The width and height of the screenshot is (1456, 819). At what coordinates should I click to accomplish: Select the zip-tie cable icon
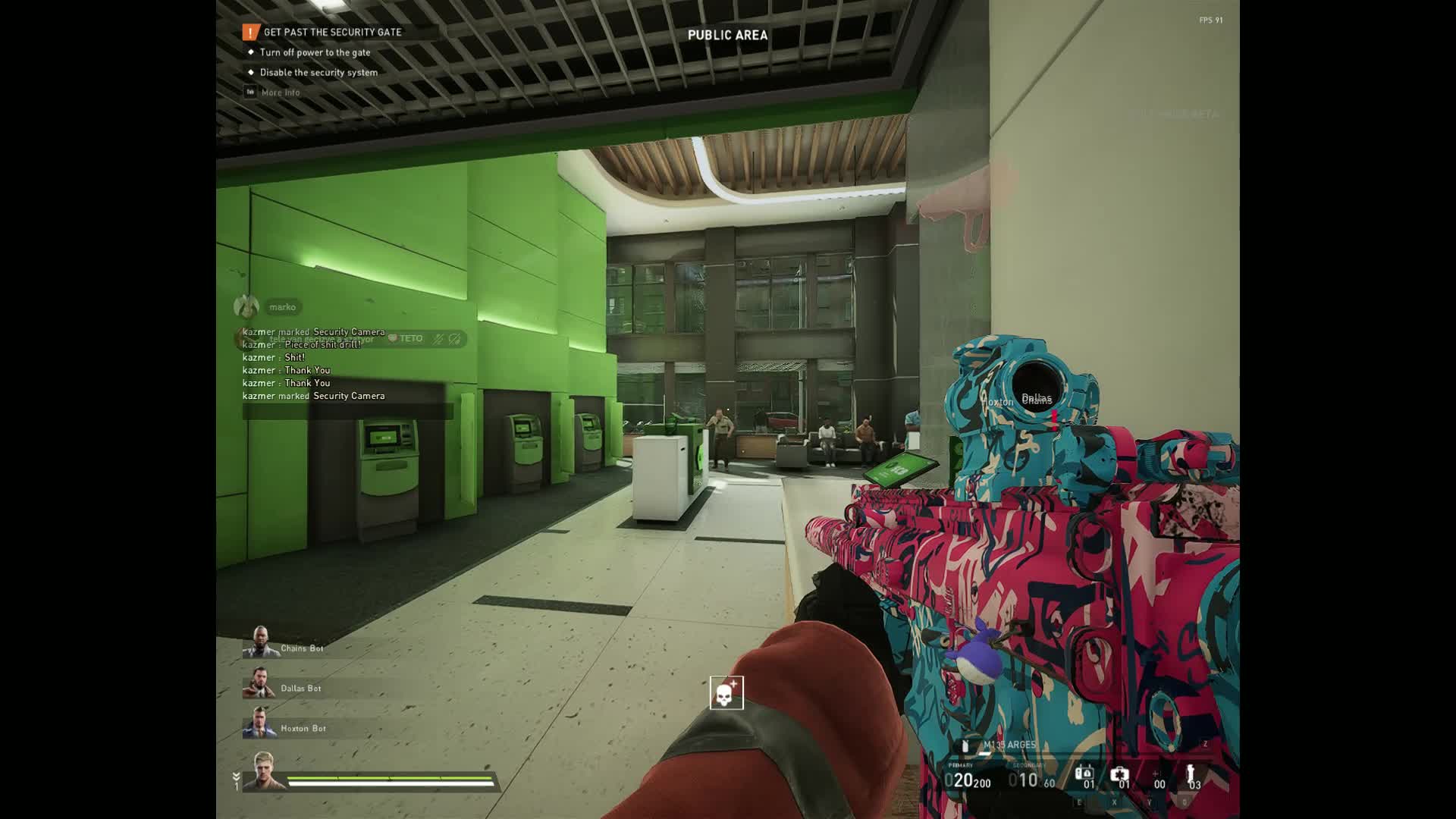tap(1191, 775)
